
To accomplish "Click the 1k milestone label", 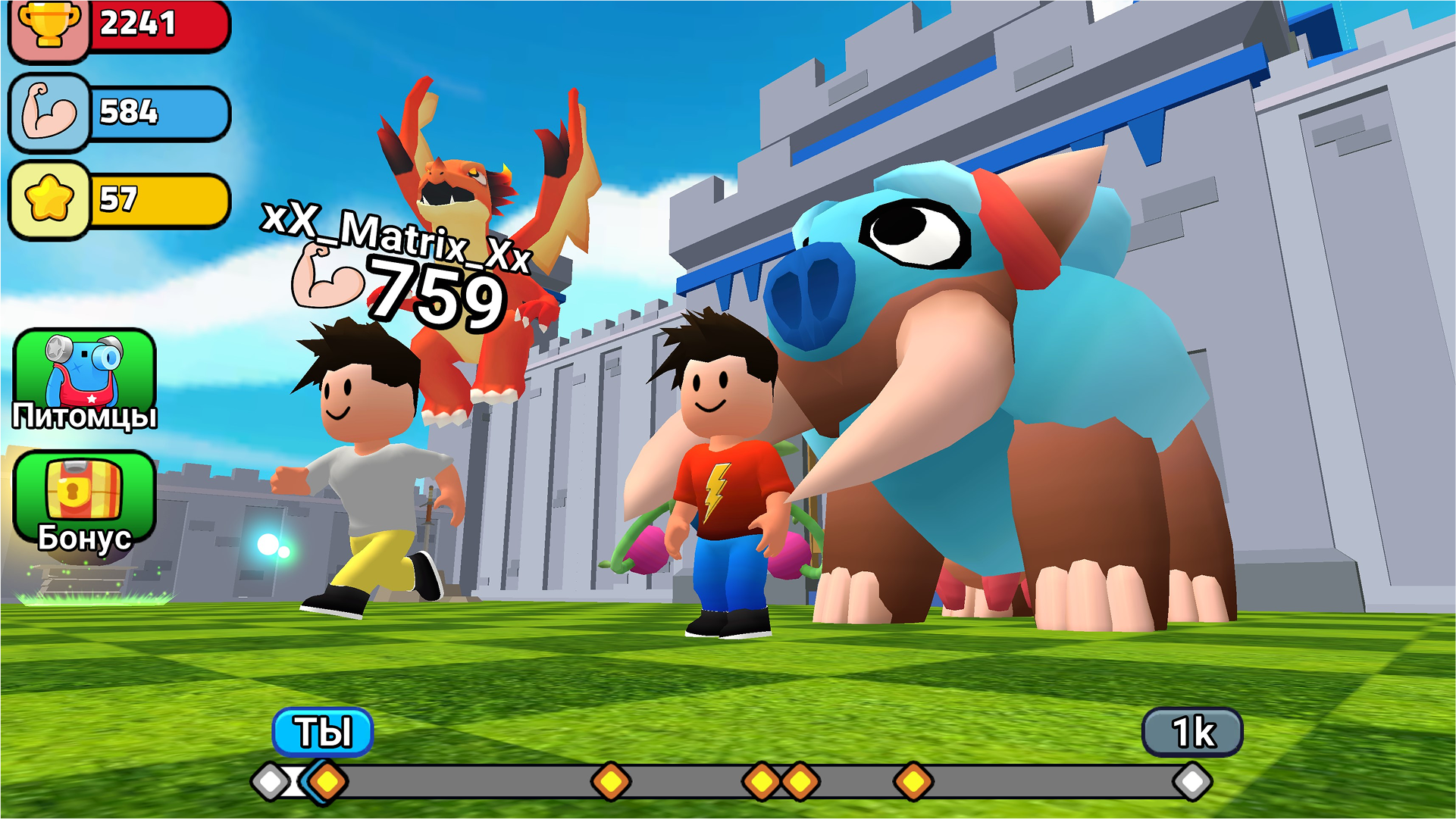I will coord(1194,731).
